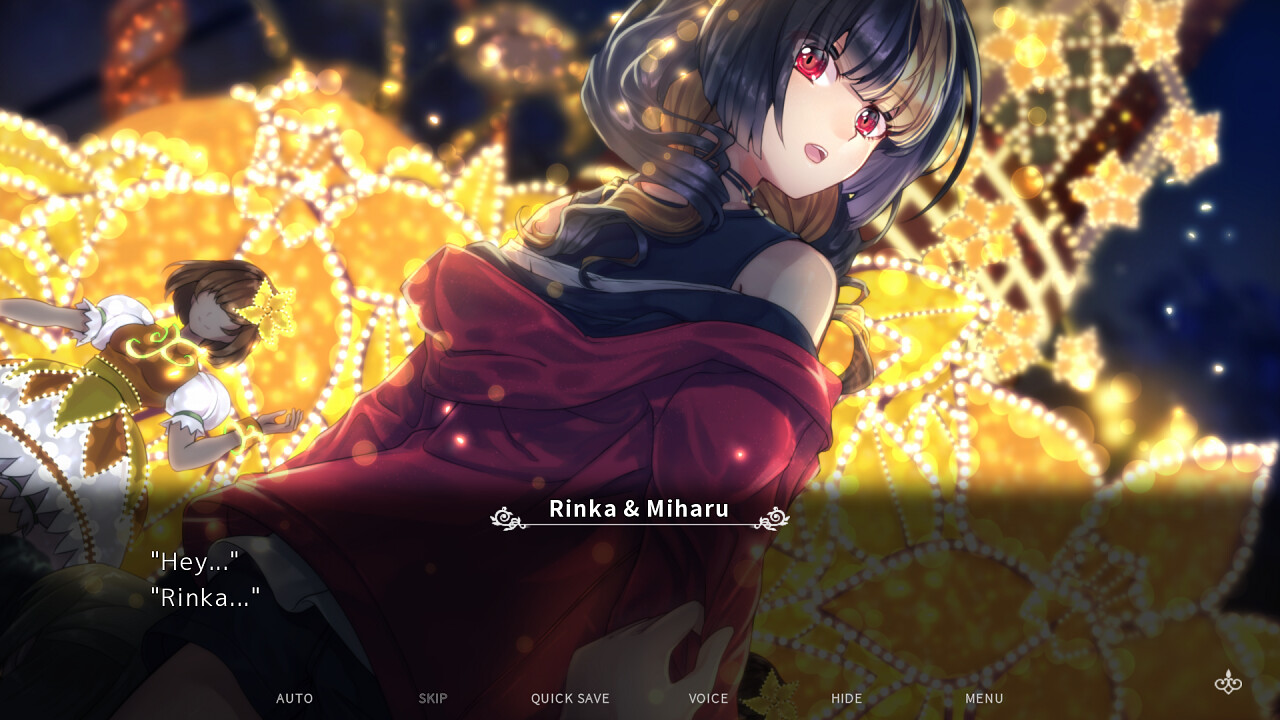Click the left flourish beside the name banner
The image size is (1280, 720).
pyautogui.click(x=504, y=518)
